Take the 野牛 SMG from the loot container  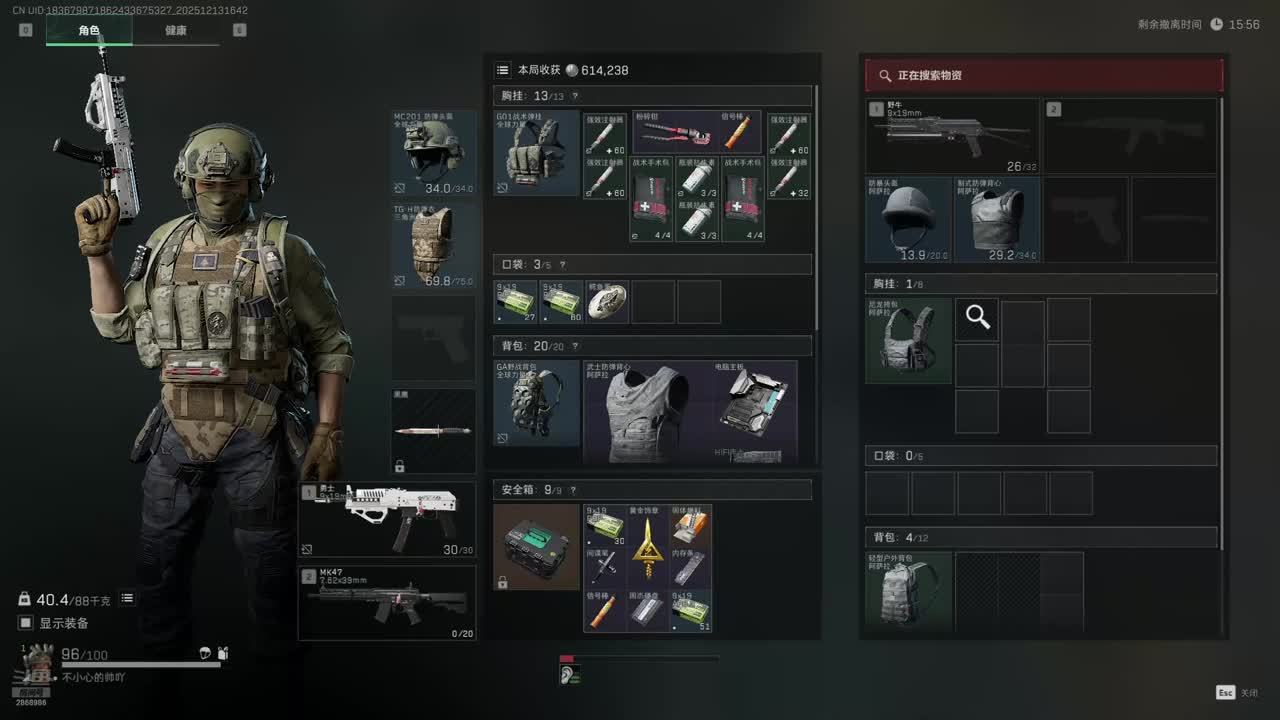[x=951, y=137]
